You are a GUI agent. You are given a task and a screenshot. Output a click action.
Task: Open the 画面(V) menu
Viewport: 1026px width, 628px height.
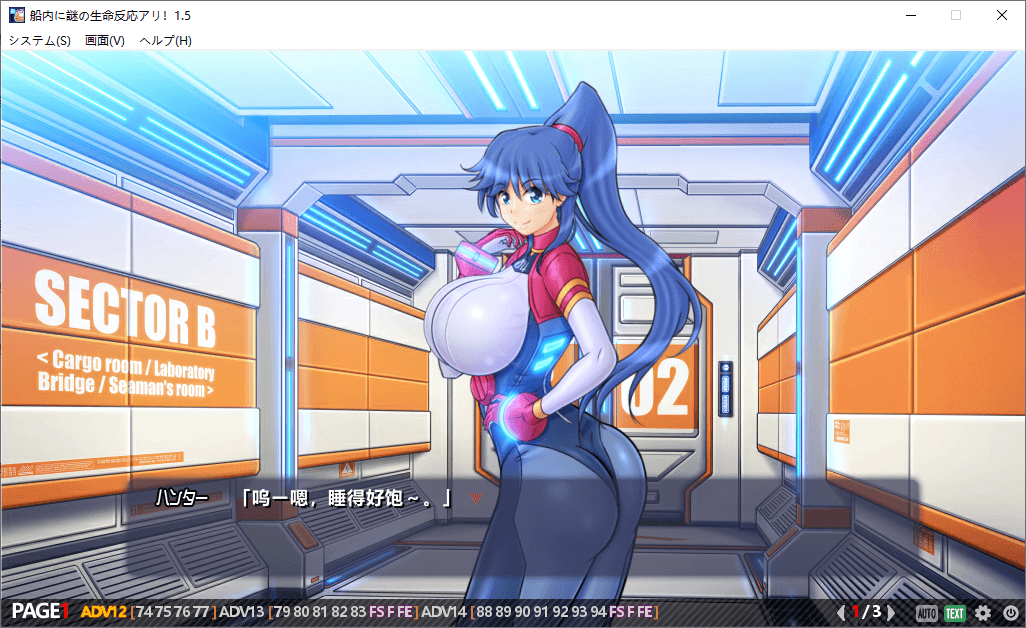coord(105,41)
